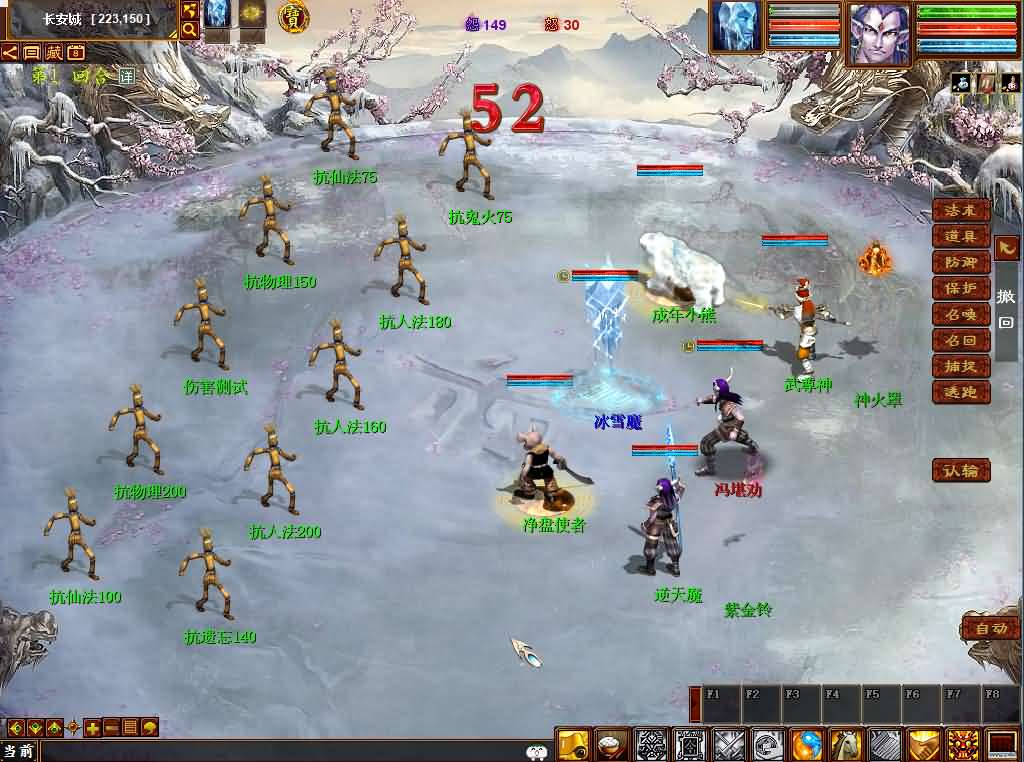Choose the 召唤 summon command

pyautogui.click(x=961, y=314)
